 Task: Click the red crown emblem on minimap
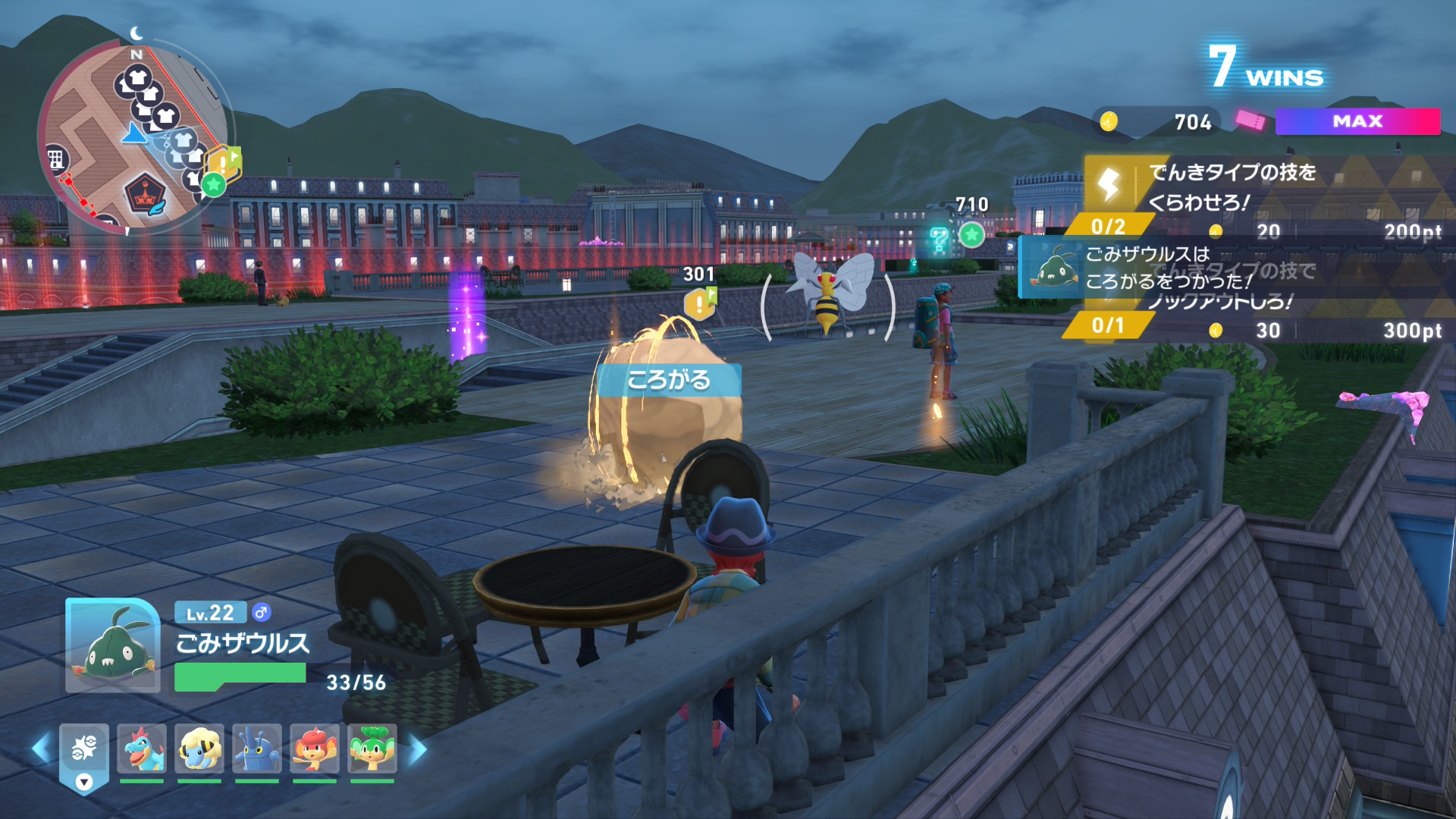[144, 194]
